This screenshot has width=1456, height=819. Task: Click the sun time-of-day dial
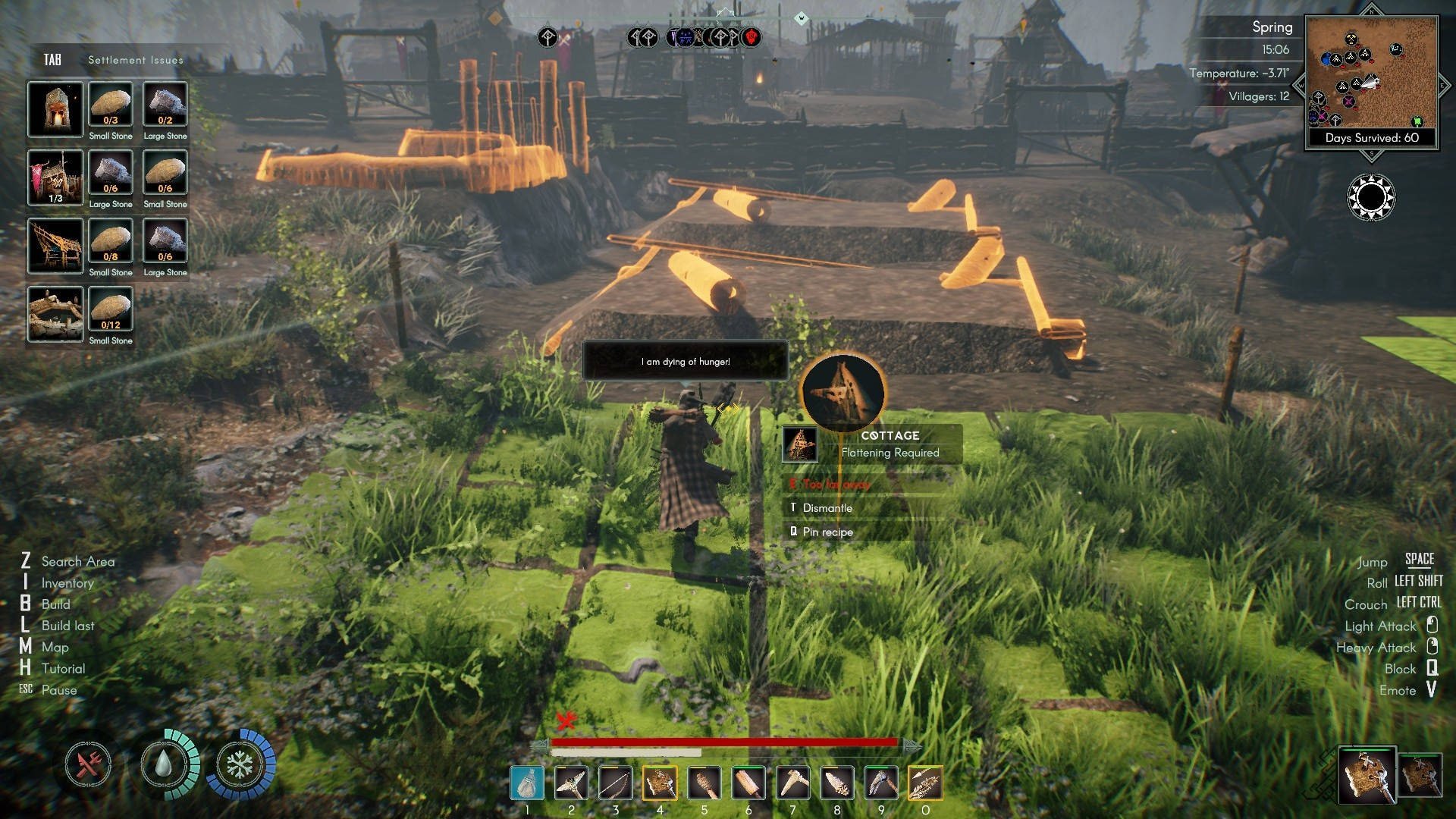[x=1371, y=197]
